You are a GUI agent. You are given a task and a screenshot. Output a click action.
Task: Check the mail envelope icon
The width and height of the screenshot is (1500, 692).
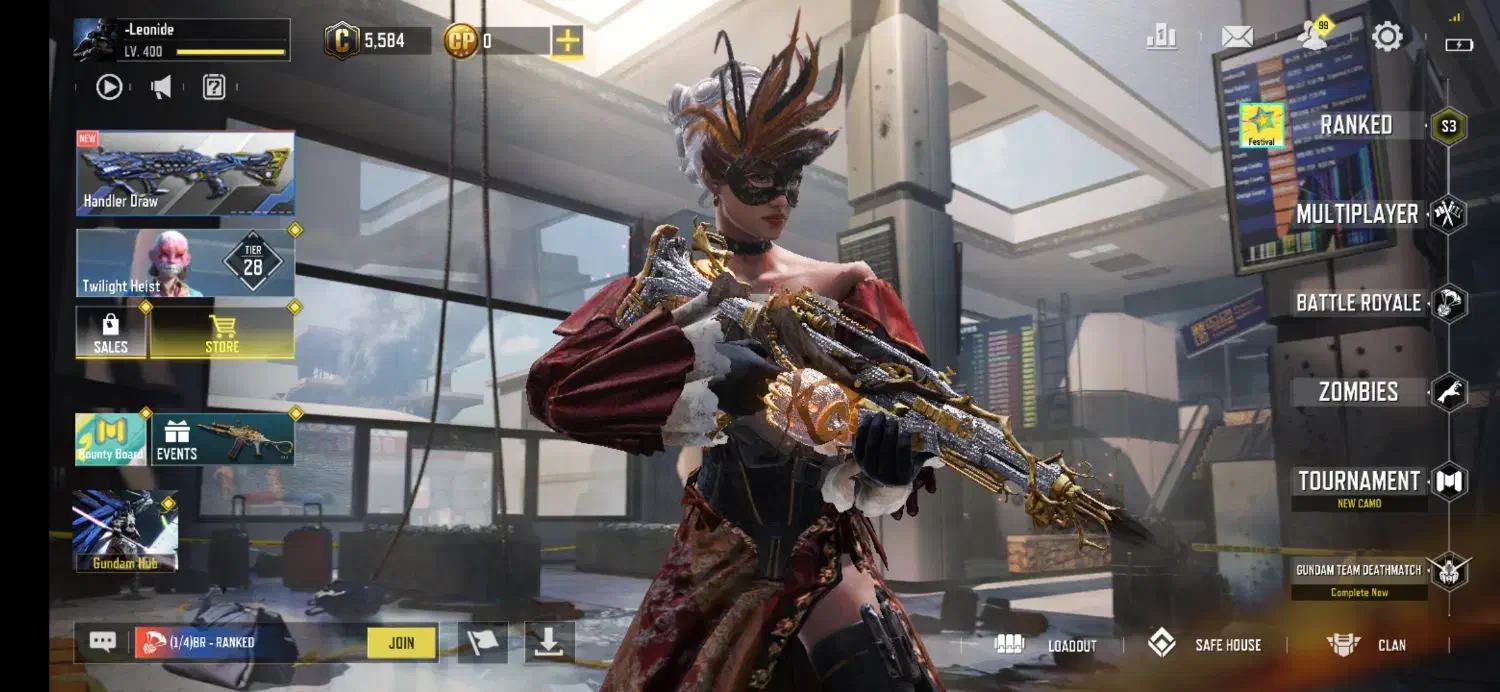[1237, 38]
